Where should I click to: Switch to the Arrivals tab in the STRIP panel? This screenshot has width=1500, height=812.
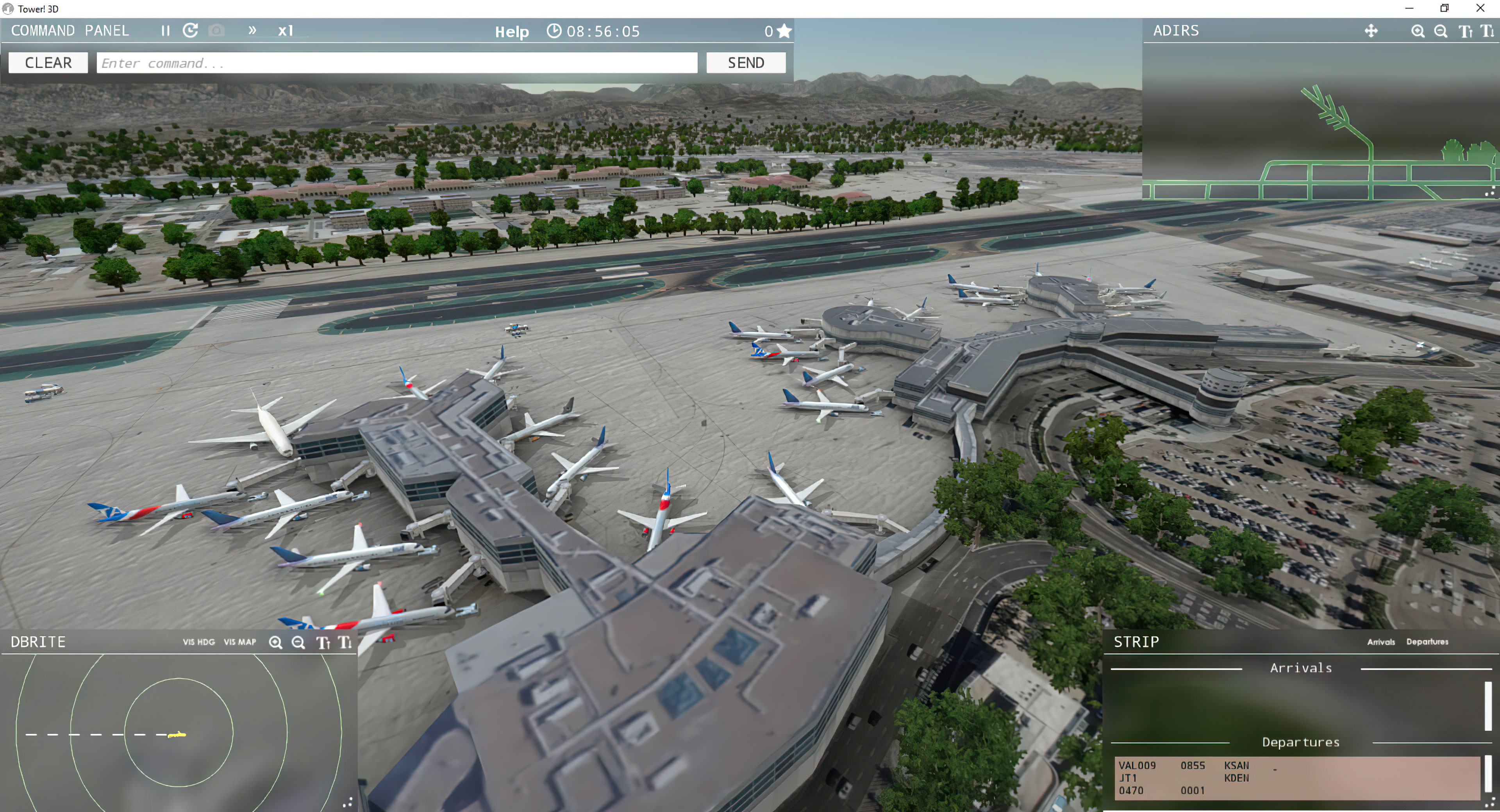point(1381,642)
